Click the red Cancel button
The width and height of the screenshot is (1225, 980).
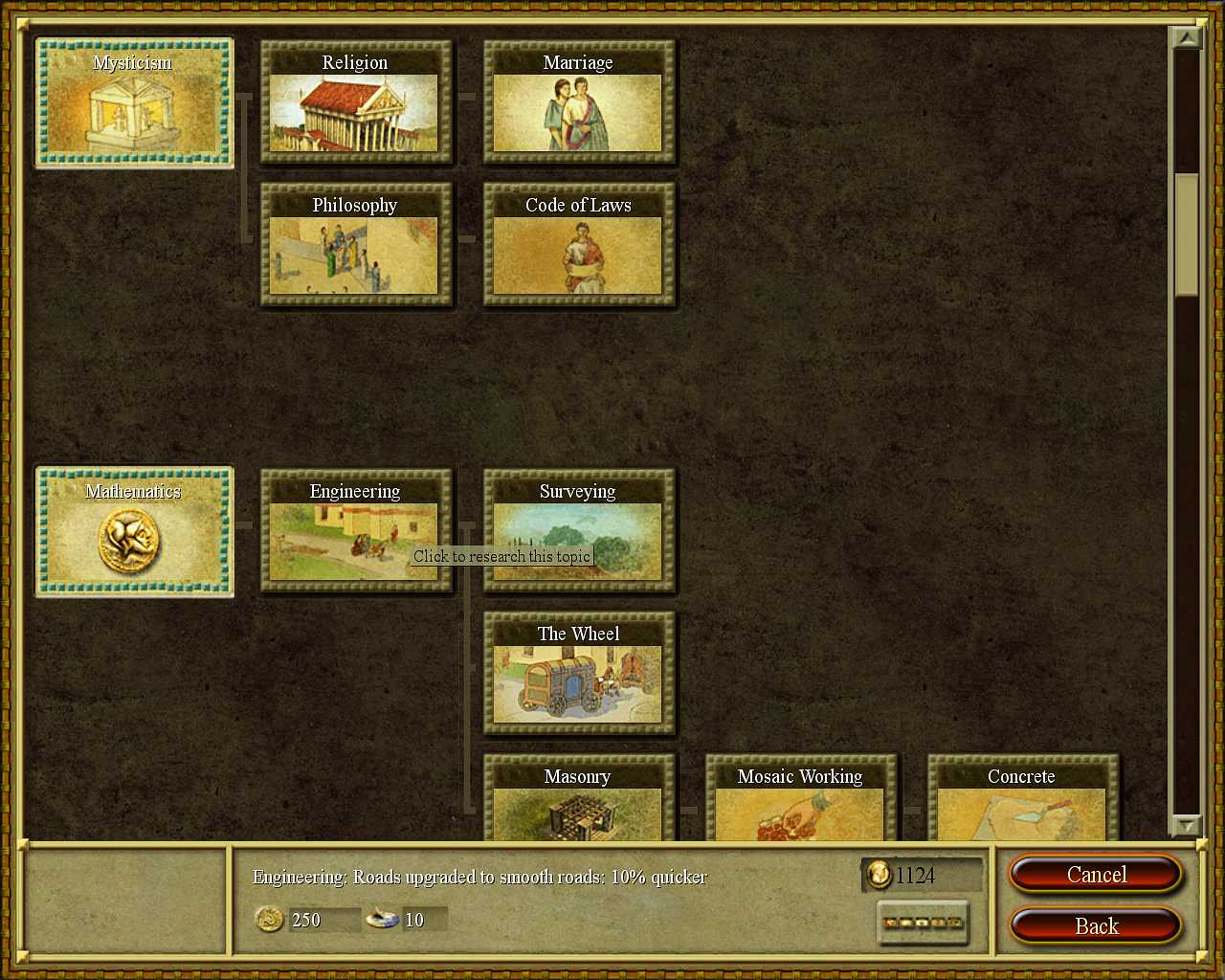click(x=1096, y=875)
